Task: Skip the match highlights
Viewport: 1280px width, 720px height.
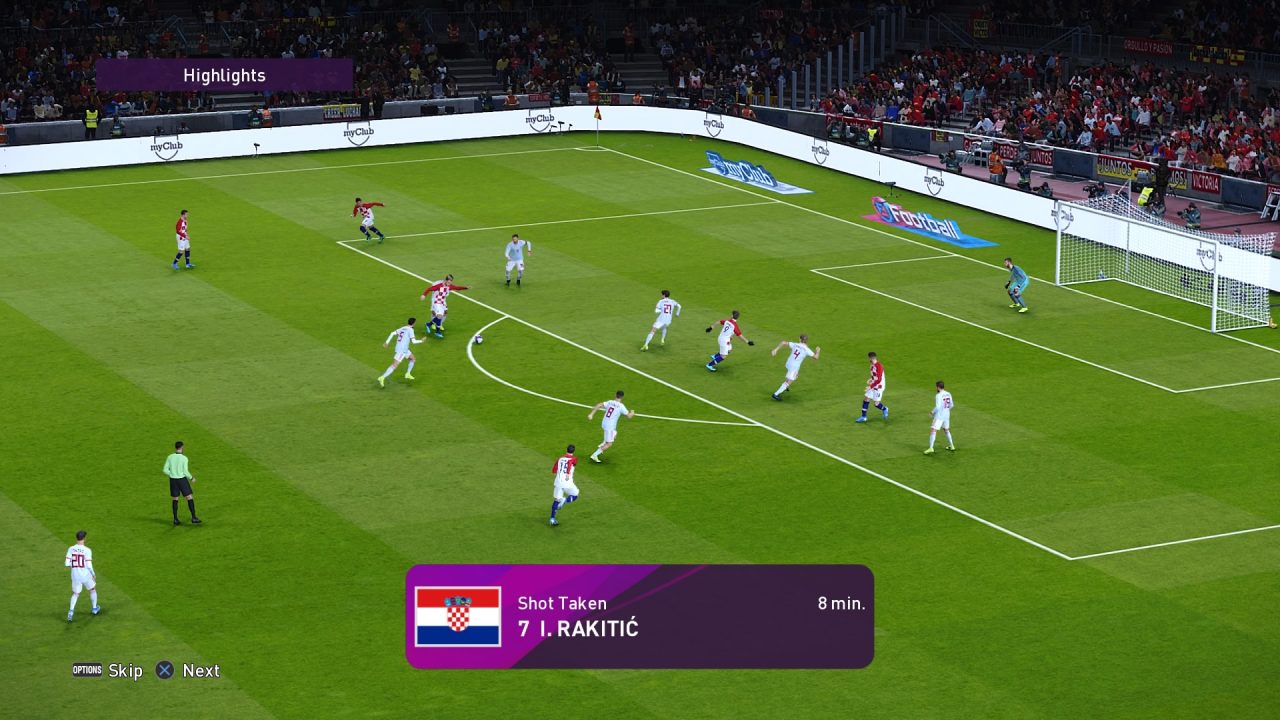Action: 108,671
